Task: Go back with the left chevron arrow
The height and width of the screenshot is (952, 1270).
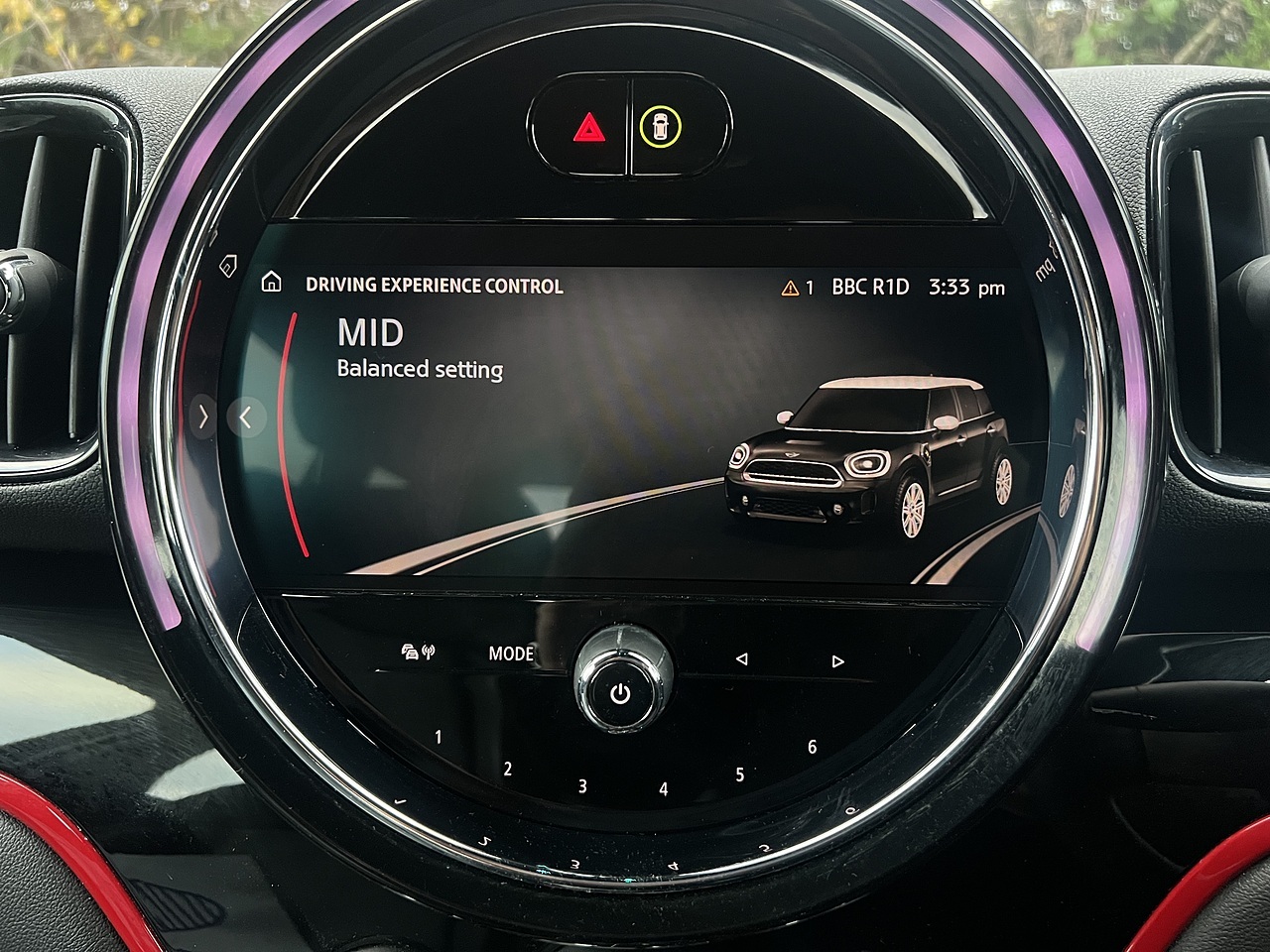Action: point(246,417)
